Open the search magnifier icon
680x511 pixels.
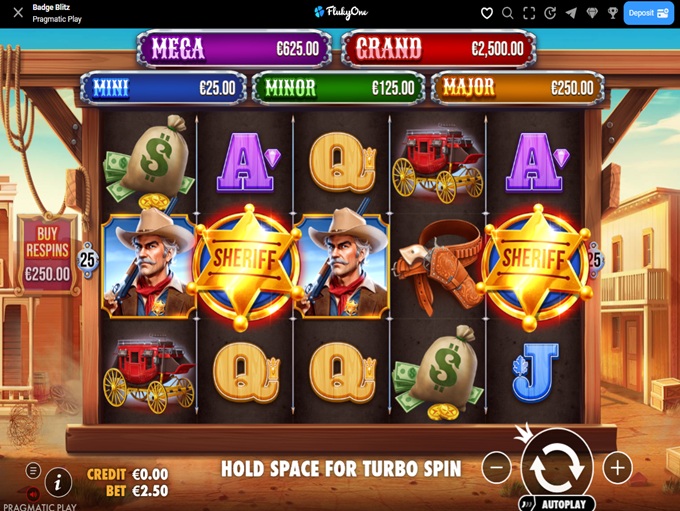508,13
